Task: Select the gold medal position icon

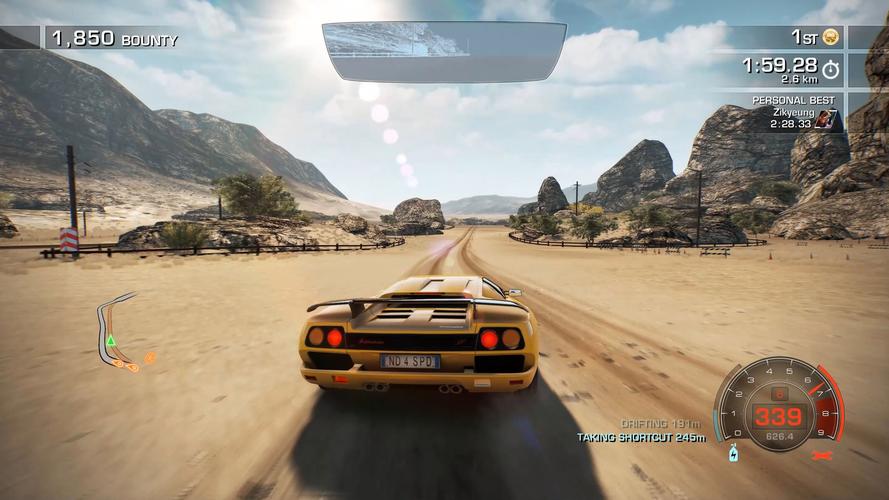Action: [x=830, y=38]
